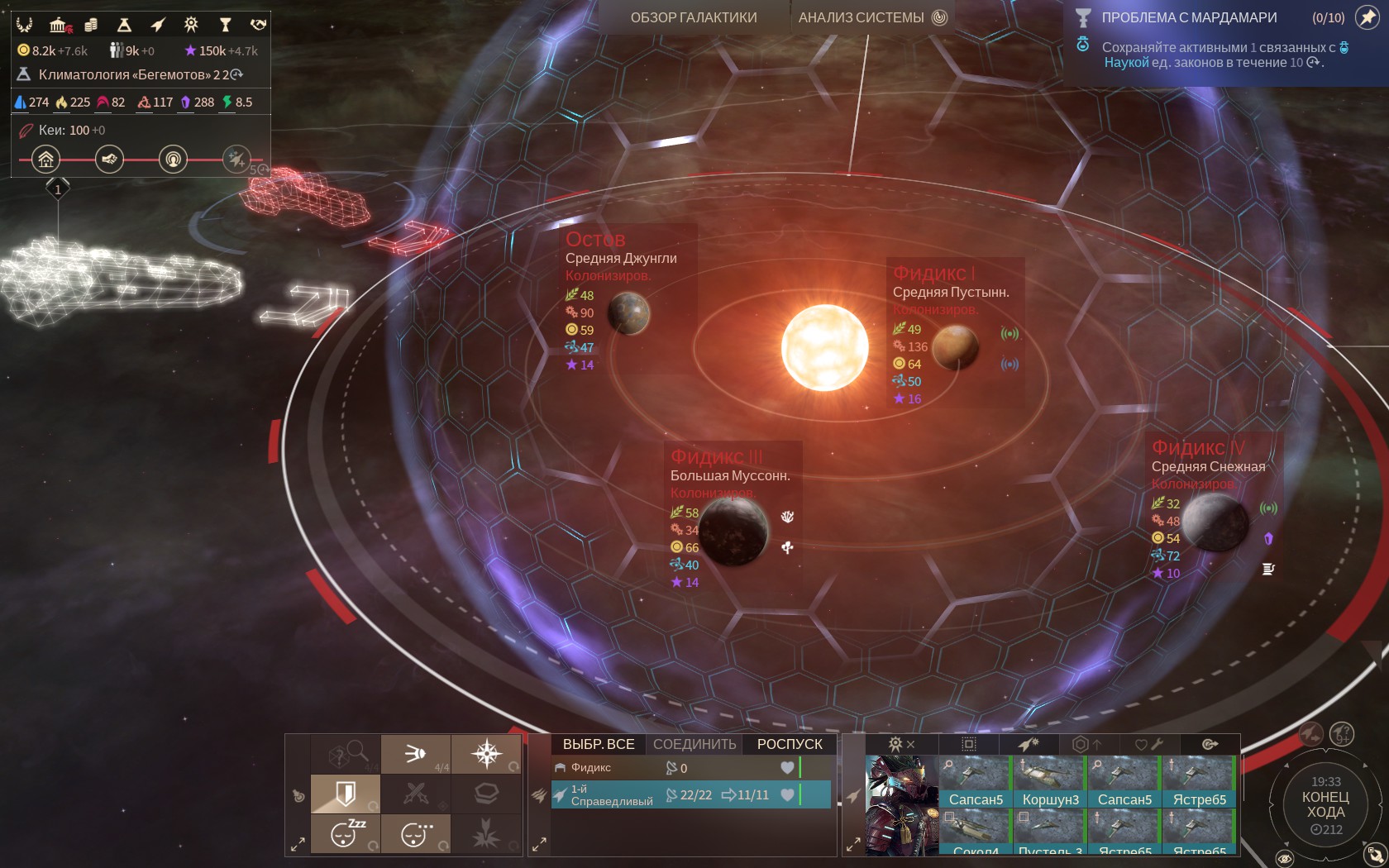Select all ships with Выбр. все

[x=599, y=744]
